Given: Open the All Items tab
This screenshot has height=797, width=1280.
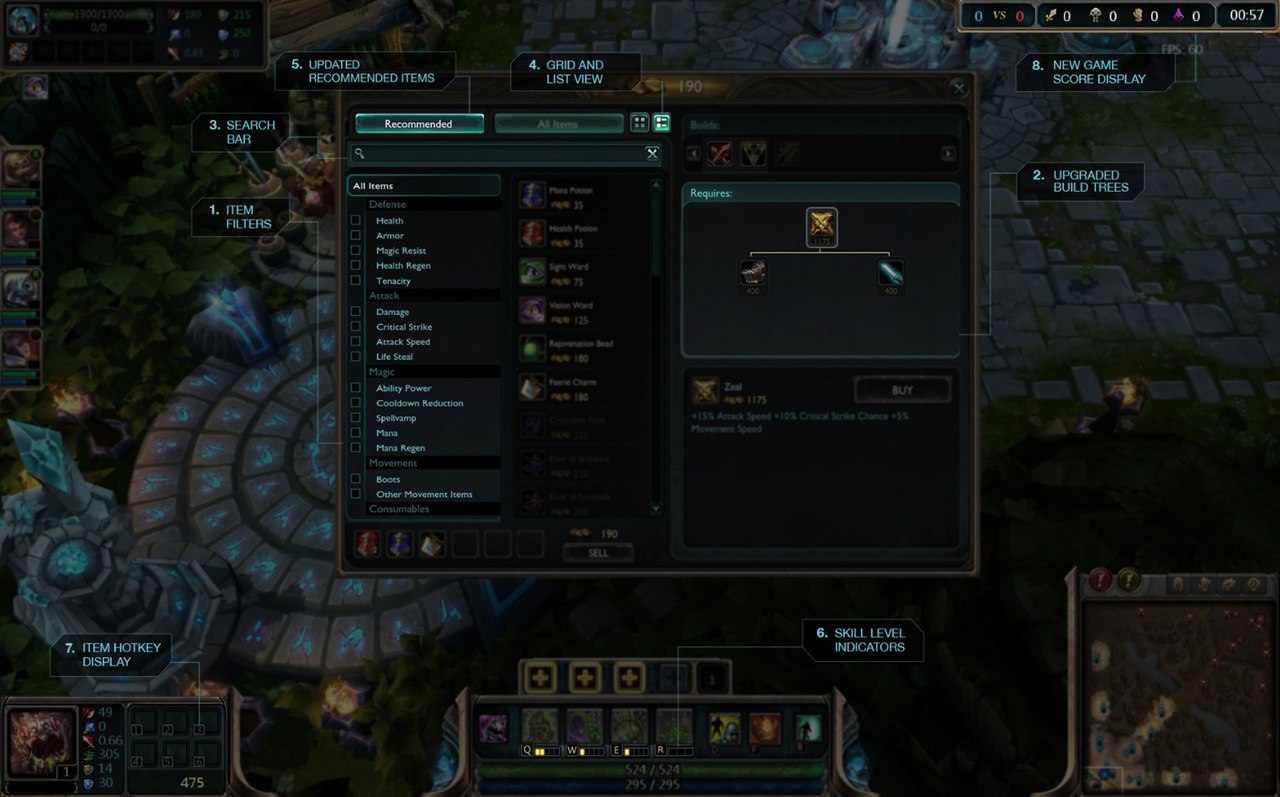Looking at the screenshot, I should [558, 124].
